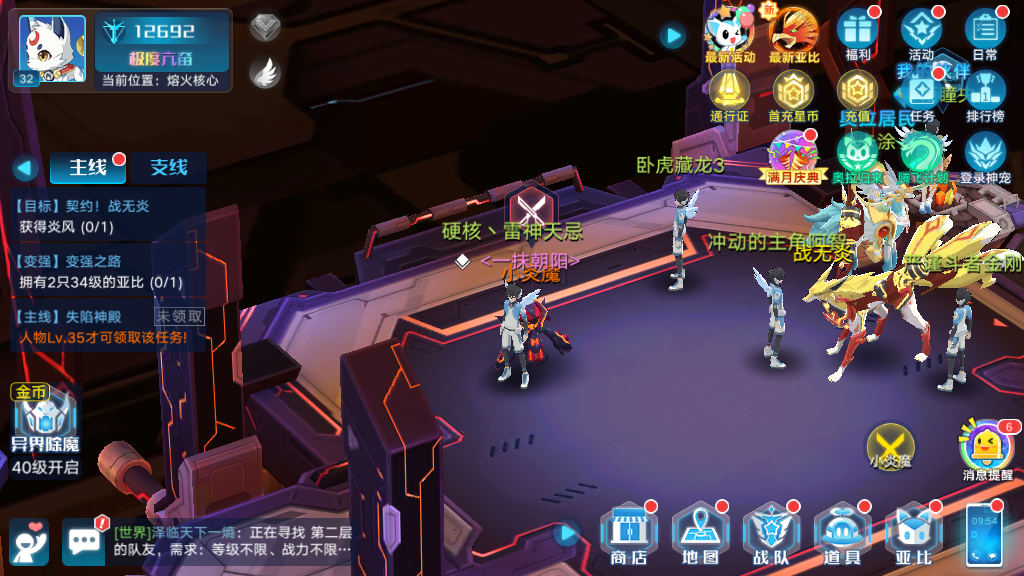Open the smartphone icon showing 09:54
The width and height of the screenshot is (1024, 576).
coord(983,536)
